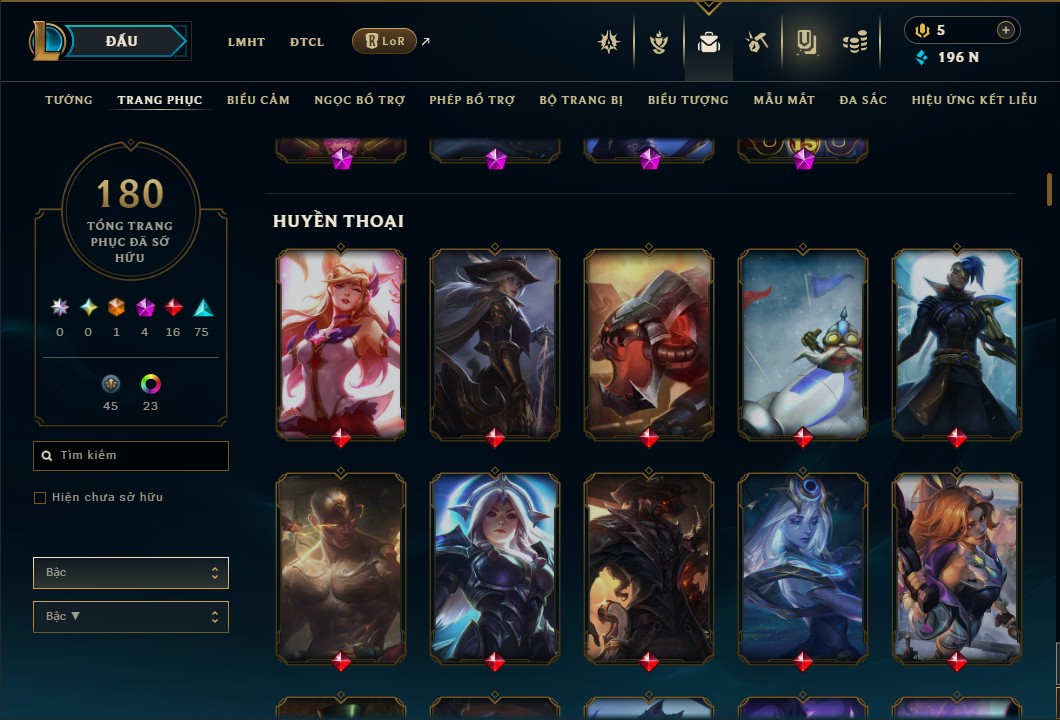Open the Bậc ▼ sort dropdown
This screenshot has width=1060, height=720.
[x=131, y=617]
